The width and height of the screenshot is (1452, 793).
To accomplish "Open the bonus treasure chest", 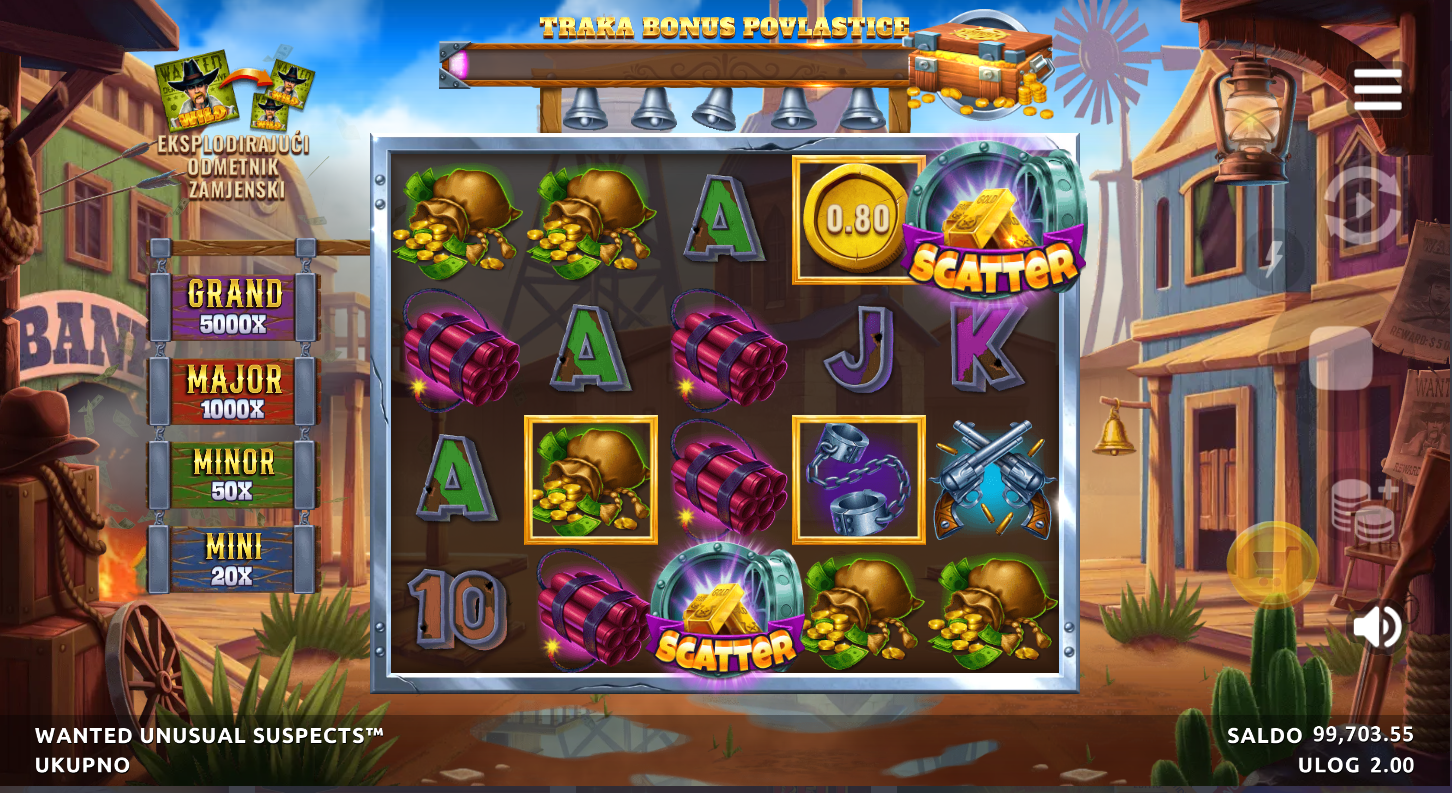I will [979, 67].
